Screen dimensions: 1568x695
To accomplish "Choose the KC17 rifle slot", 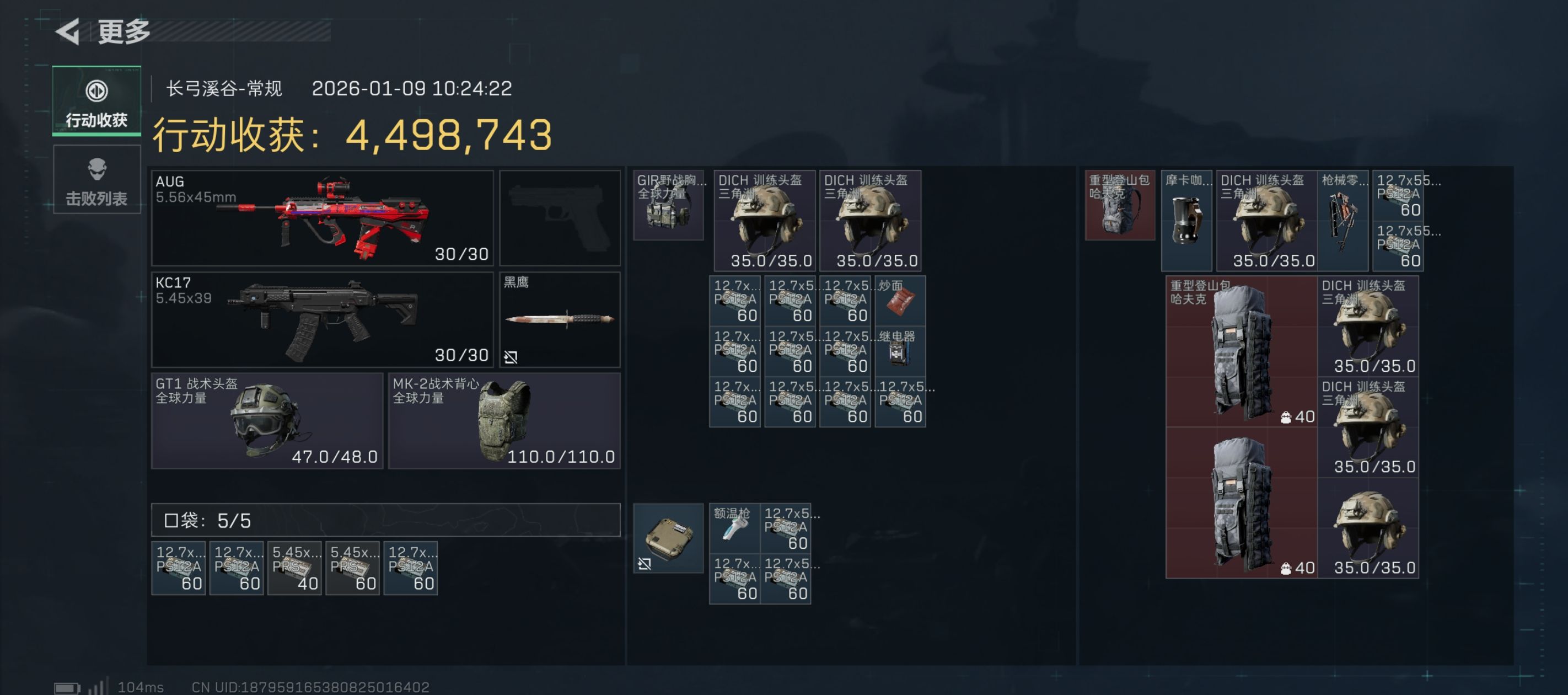I will [322, 319].
